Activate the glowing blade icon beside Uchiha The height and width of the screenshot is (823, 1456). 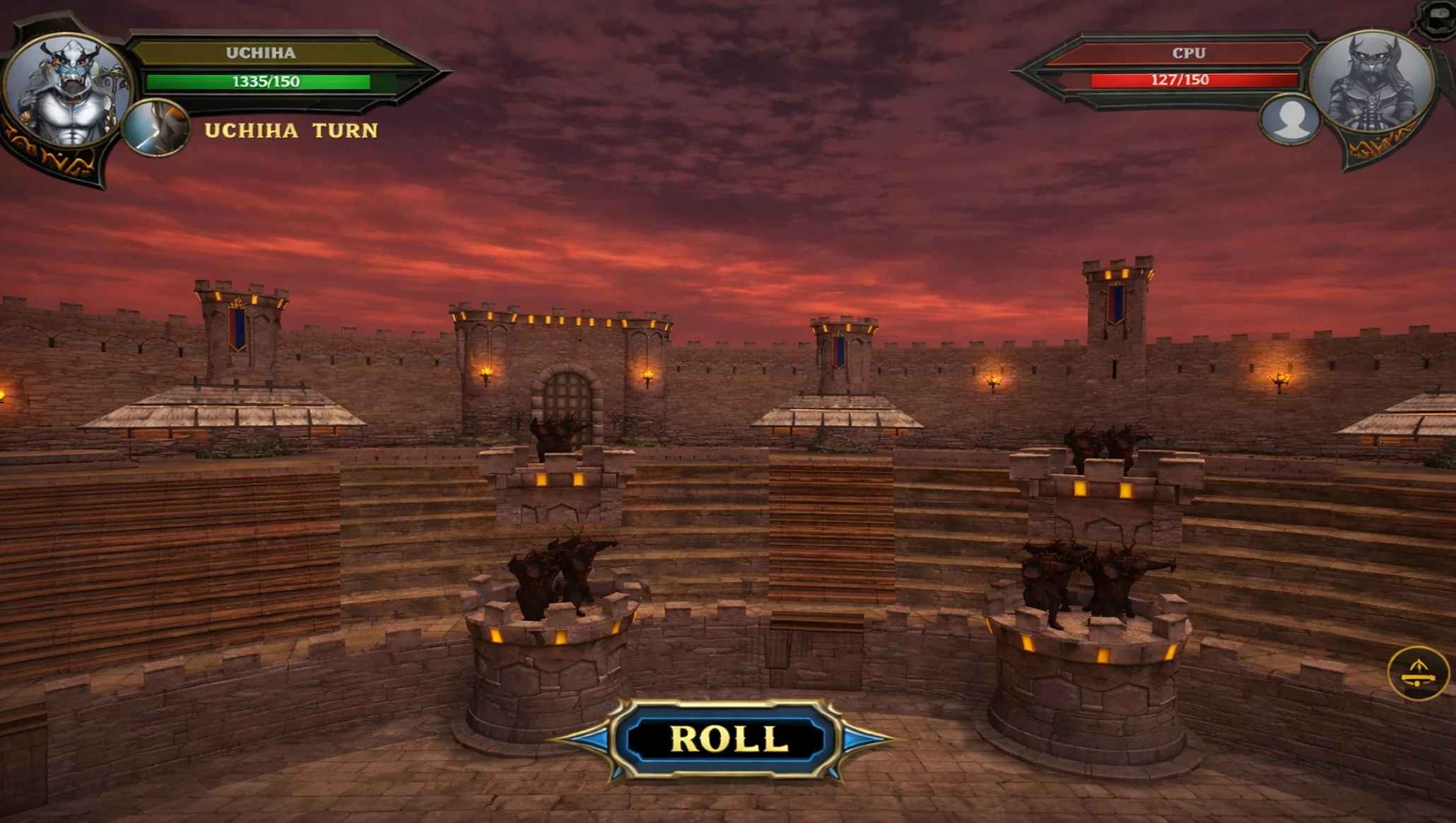click(156, 129)
